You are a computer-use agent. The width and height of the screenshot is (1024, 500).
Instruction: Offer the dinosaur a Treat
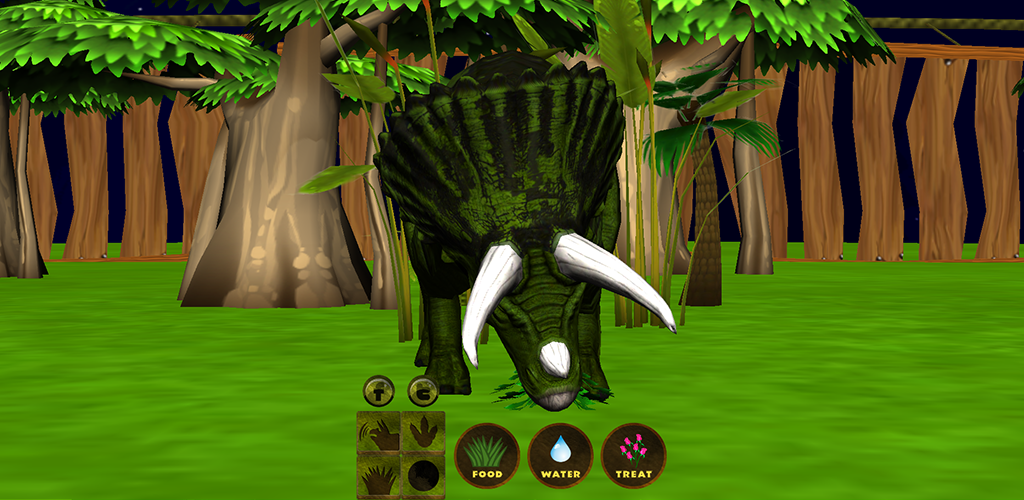coord(634,456)
